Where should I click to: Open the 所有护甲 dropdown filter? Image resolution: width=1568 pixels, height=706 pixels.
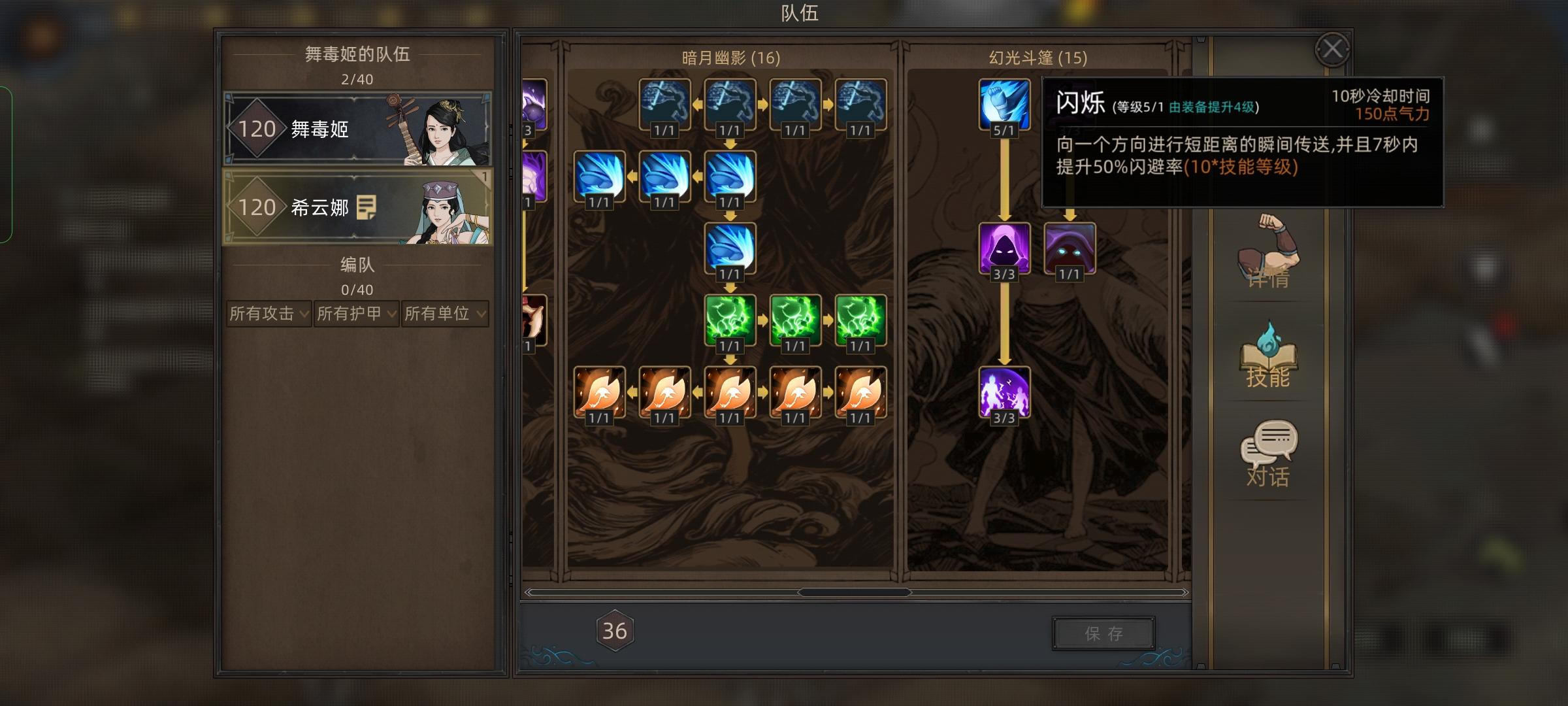(x=356, y=313)
